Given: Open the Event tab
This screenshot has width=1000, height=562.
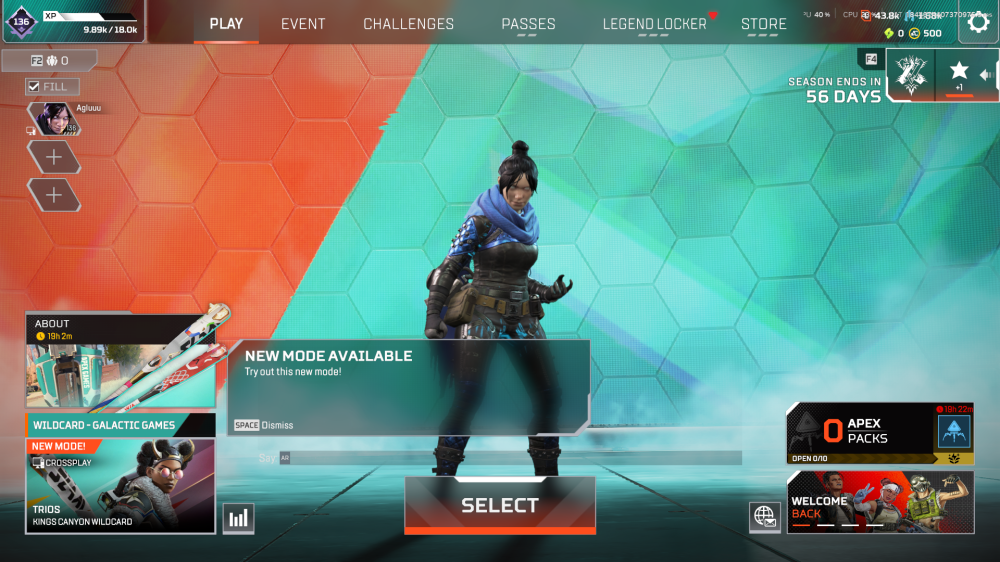Looking at the screenshot, I should (x=302, y=24).
